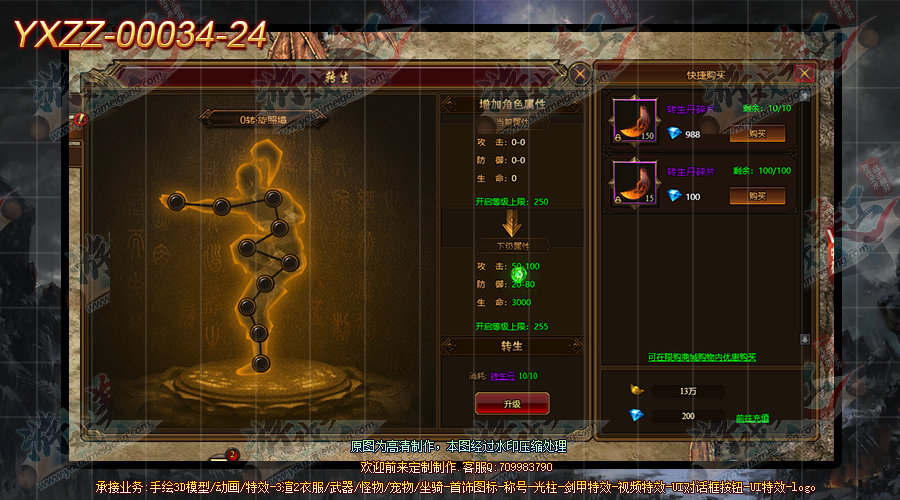The image size is (900, 500).
Task: Click the 转生丹 cost item link
Action: 503,377
